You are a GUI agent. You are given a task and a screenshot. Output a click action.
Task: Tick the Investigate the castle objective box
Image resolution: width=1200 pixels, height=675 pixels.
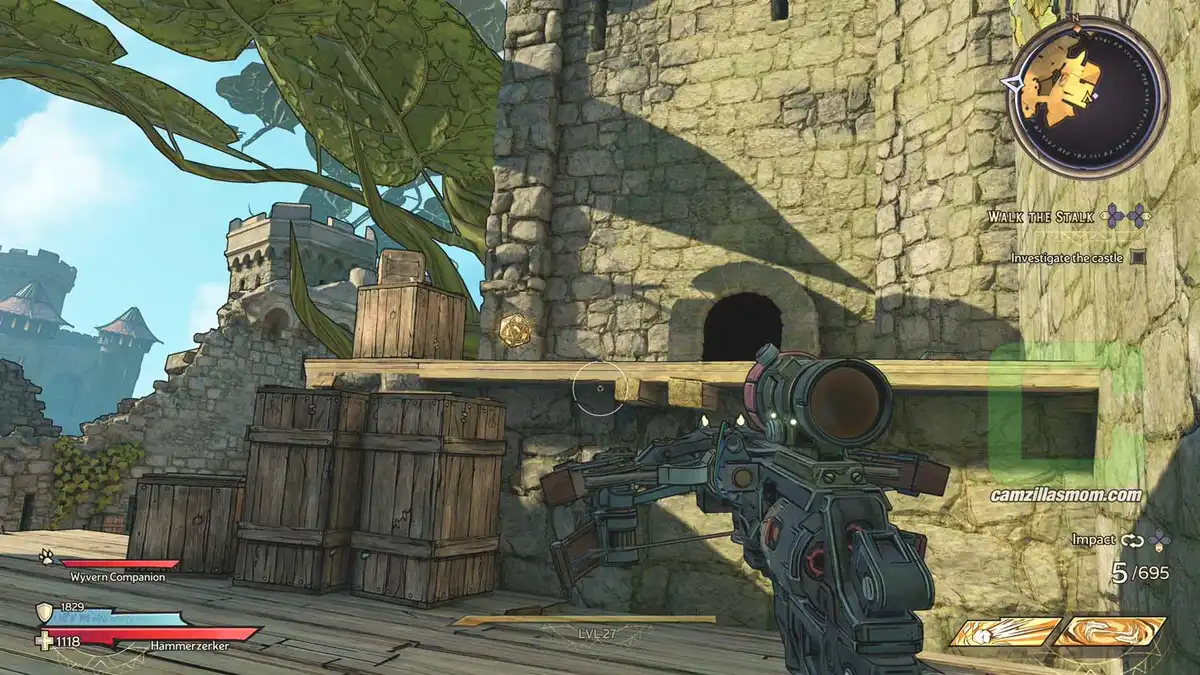(1137, 257)
